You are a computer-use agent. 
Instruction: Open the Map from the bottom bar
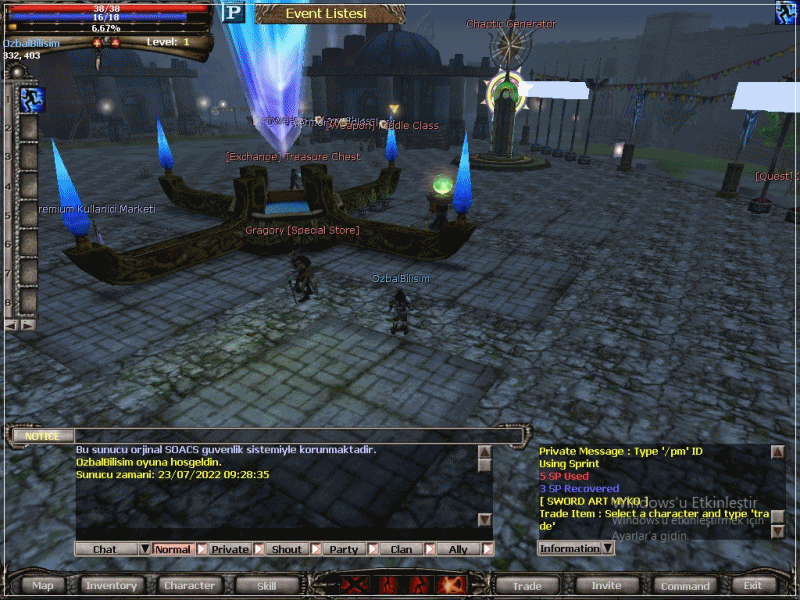(x=43, y=585)
